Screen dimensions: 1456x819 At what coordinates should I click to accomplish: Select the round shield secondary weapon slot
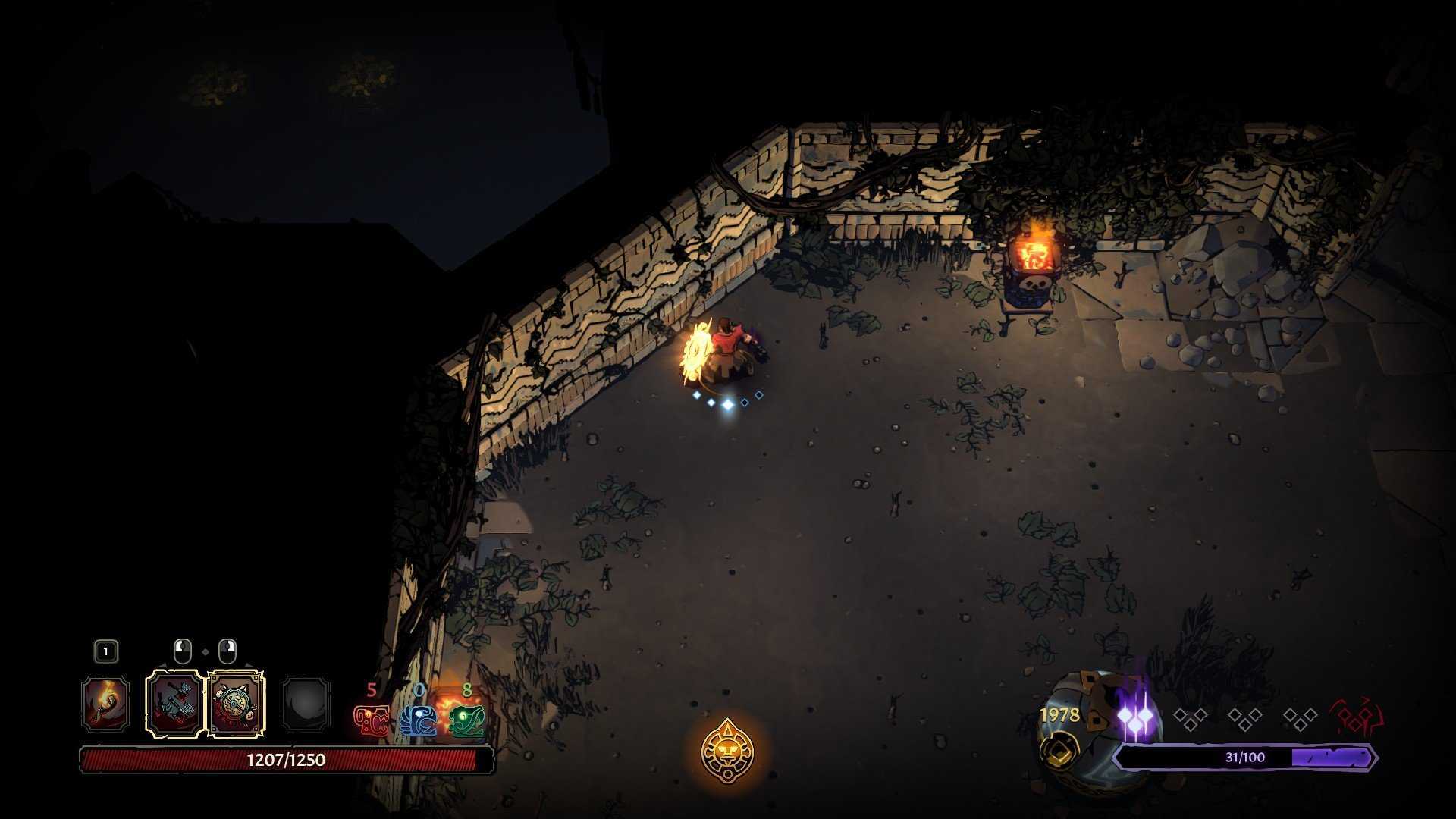(x=236, y=704)
